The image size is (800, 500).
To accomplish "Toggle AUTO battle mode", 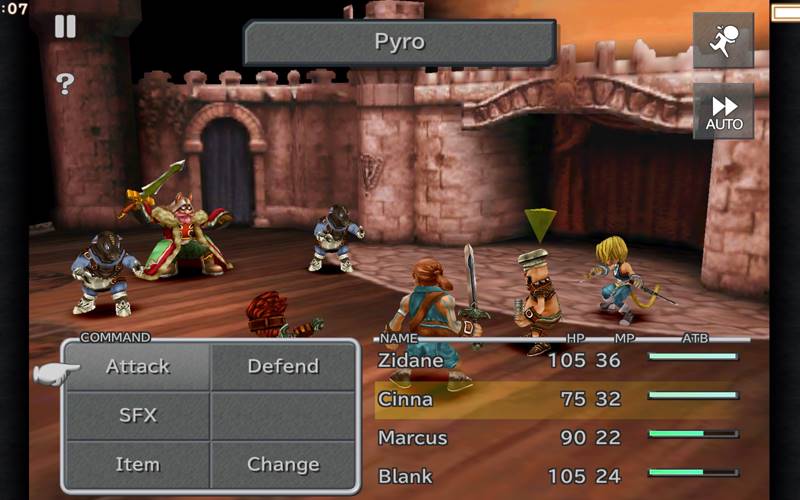I will coord(723,112).
